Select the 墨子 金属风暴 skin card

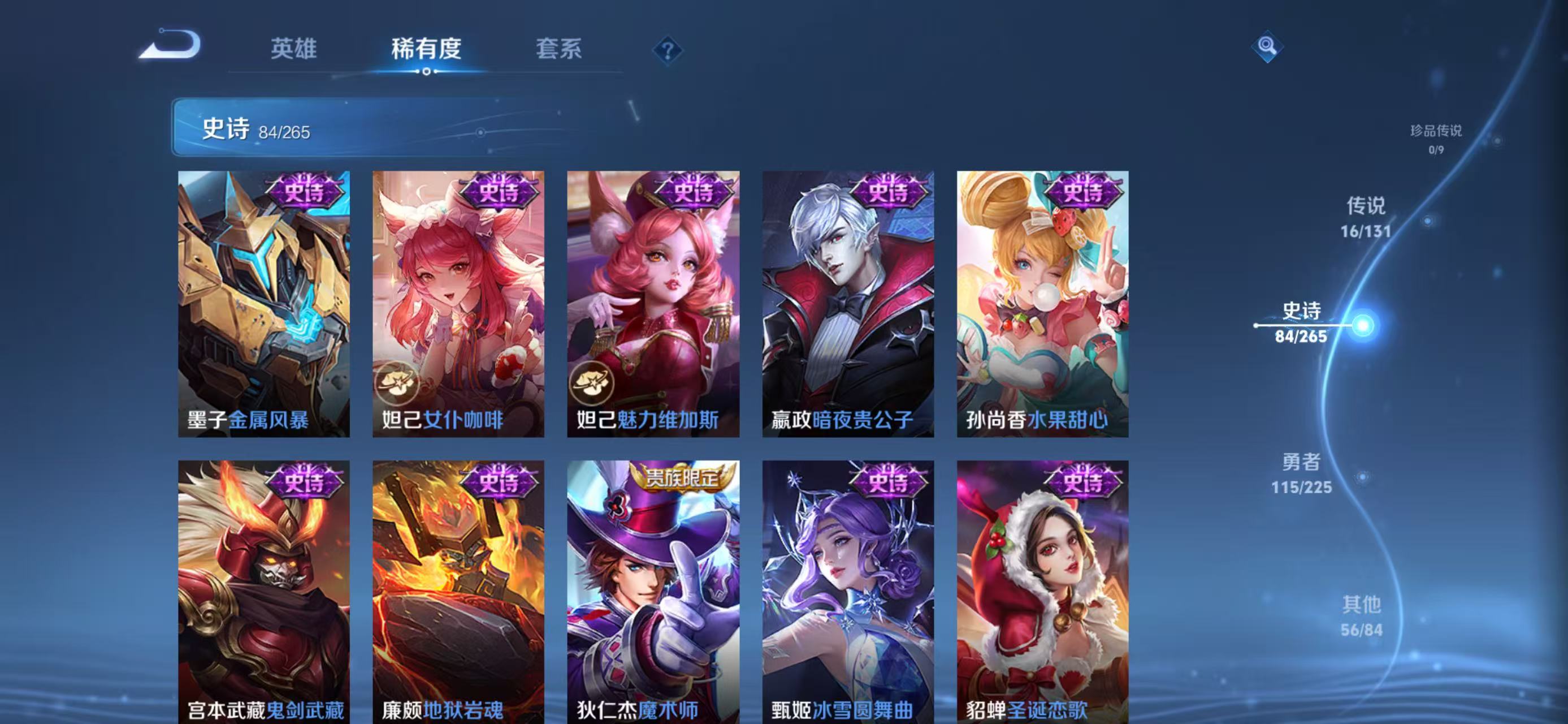tap(263, 303)
